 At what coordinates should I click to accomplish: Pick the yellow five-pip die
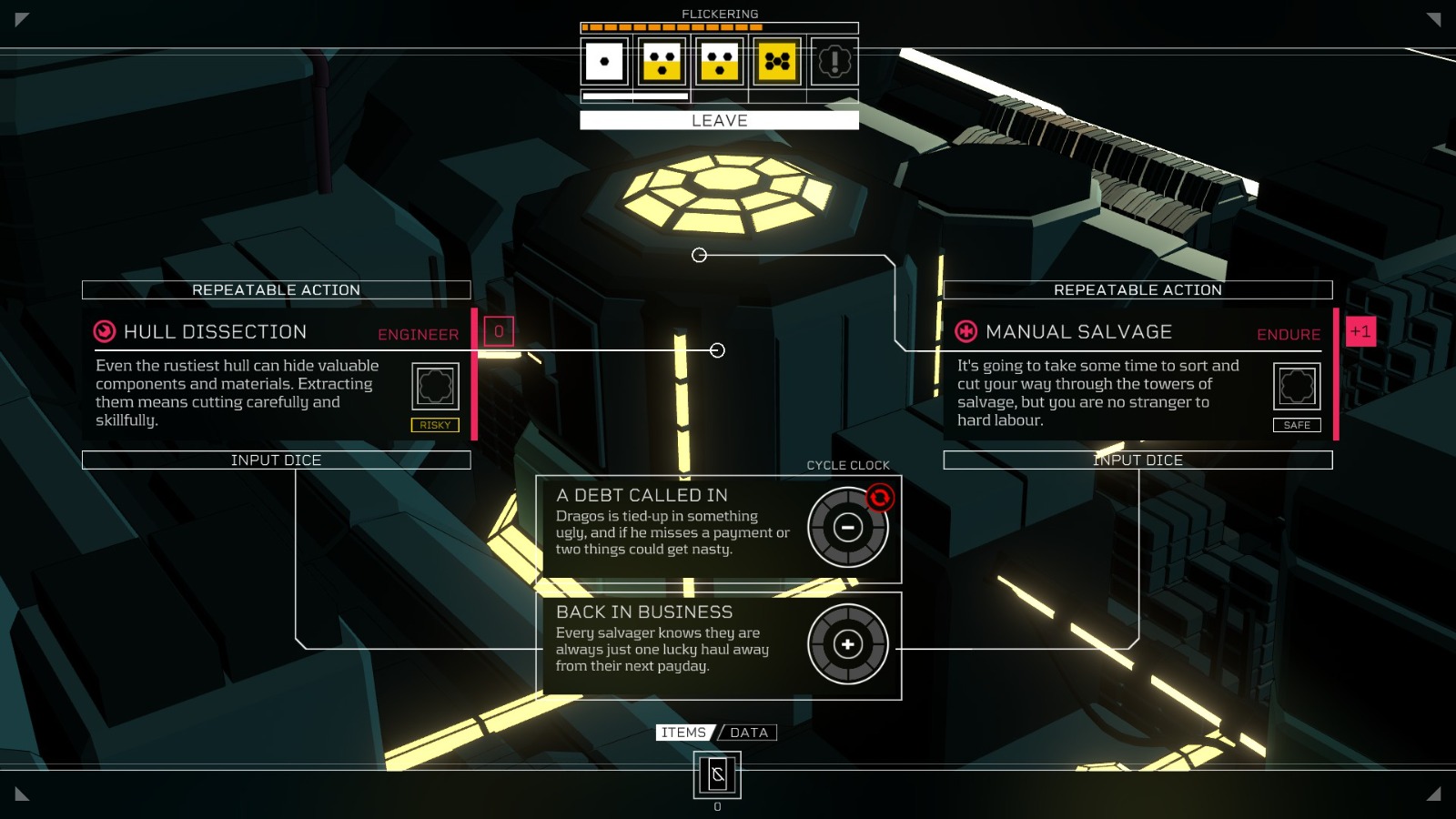click(x=776, y=61)
